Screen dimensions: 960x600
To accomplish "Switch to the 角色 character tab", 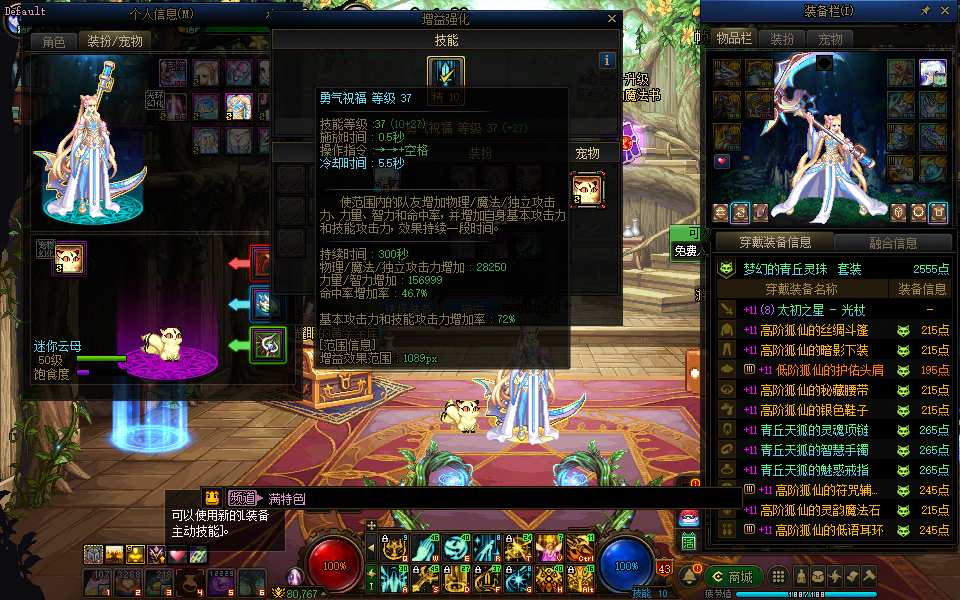I will [53, 41].
